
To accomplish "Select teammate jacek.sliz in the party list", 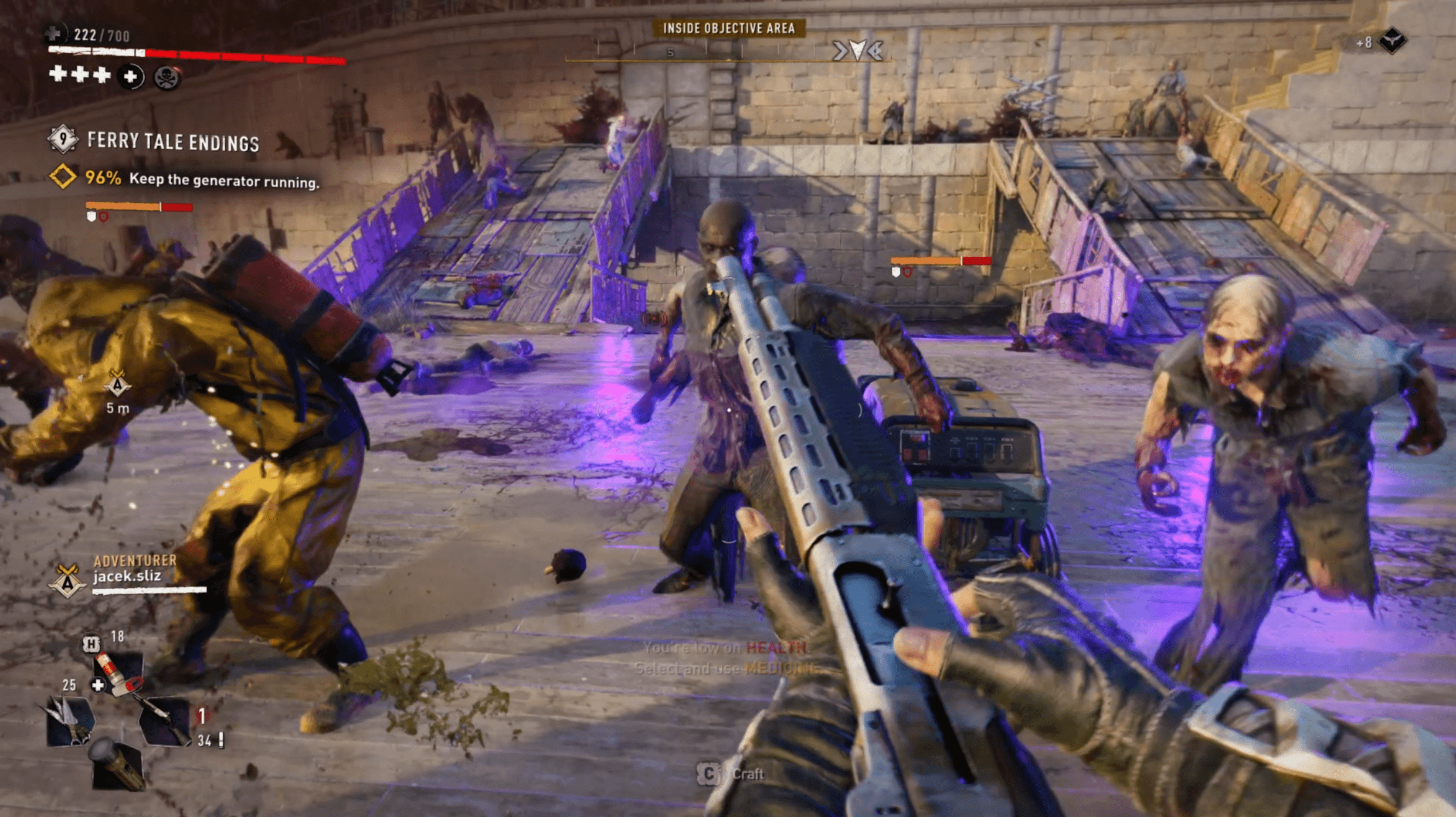I will (127, 576).
